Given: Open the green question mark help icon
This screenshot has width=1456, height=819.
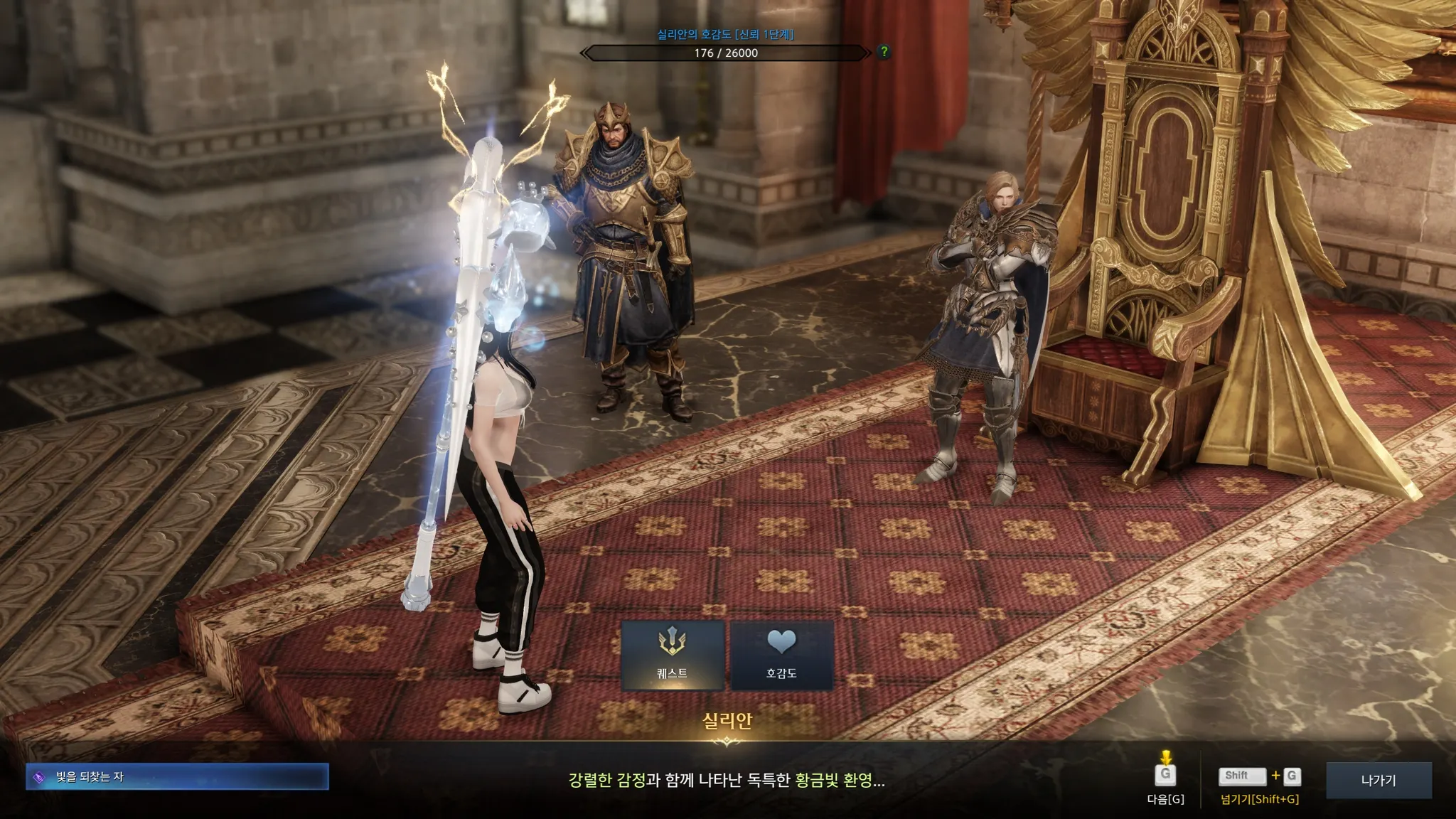Looking at the screenshot, I should (884, 52).
